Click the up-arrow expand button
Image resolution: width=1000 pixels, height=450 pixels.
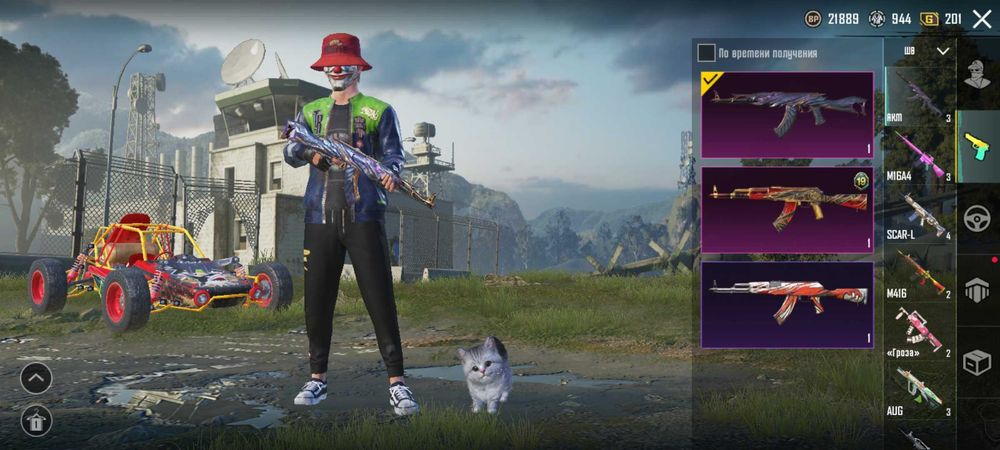tap(36, 378)
